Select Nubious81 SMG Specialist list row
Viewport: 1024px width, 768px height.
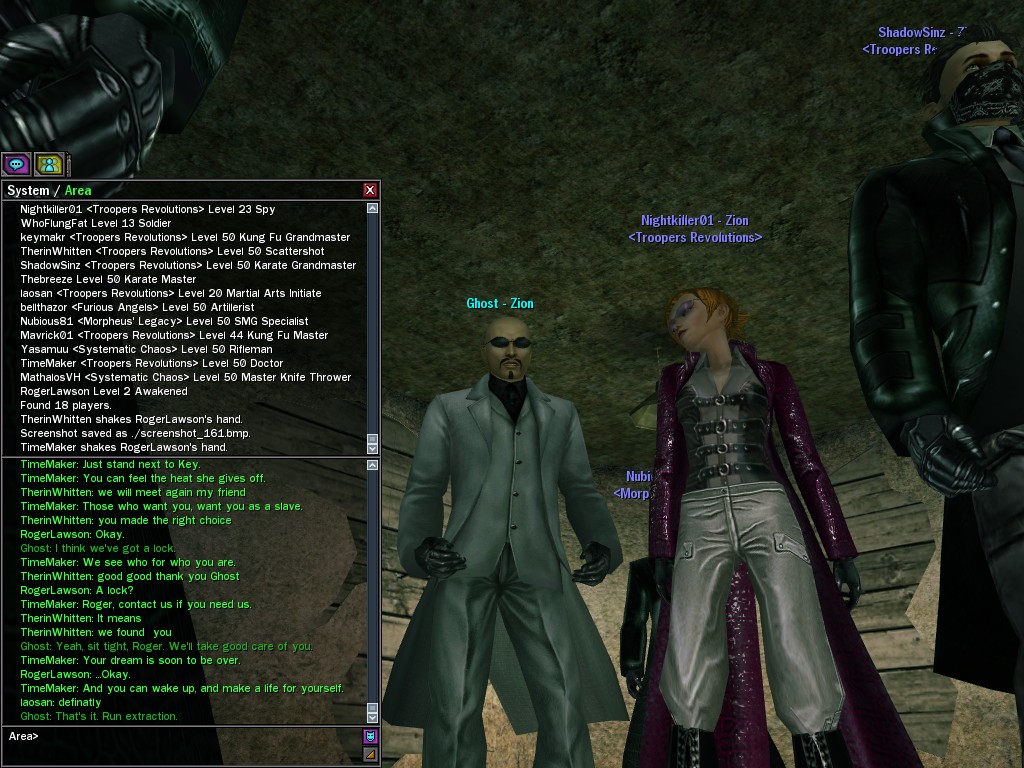click(164, 321)
